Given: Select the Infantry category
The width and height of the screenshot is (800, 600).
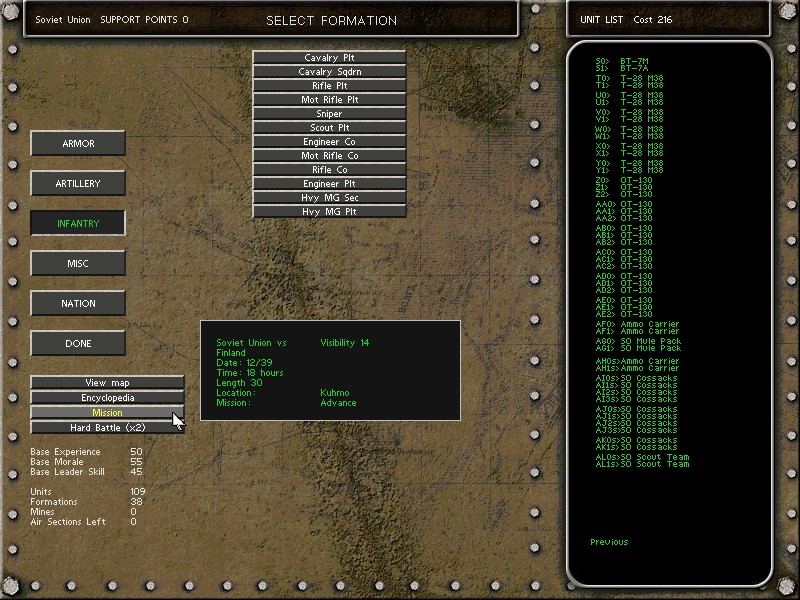Looking at the screenshot, I should (78, 224).
